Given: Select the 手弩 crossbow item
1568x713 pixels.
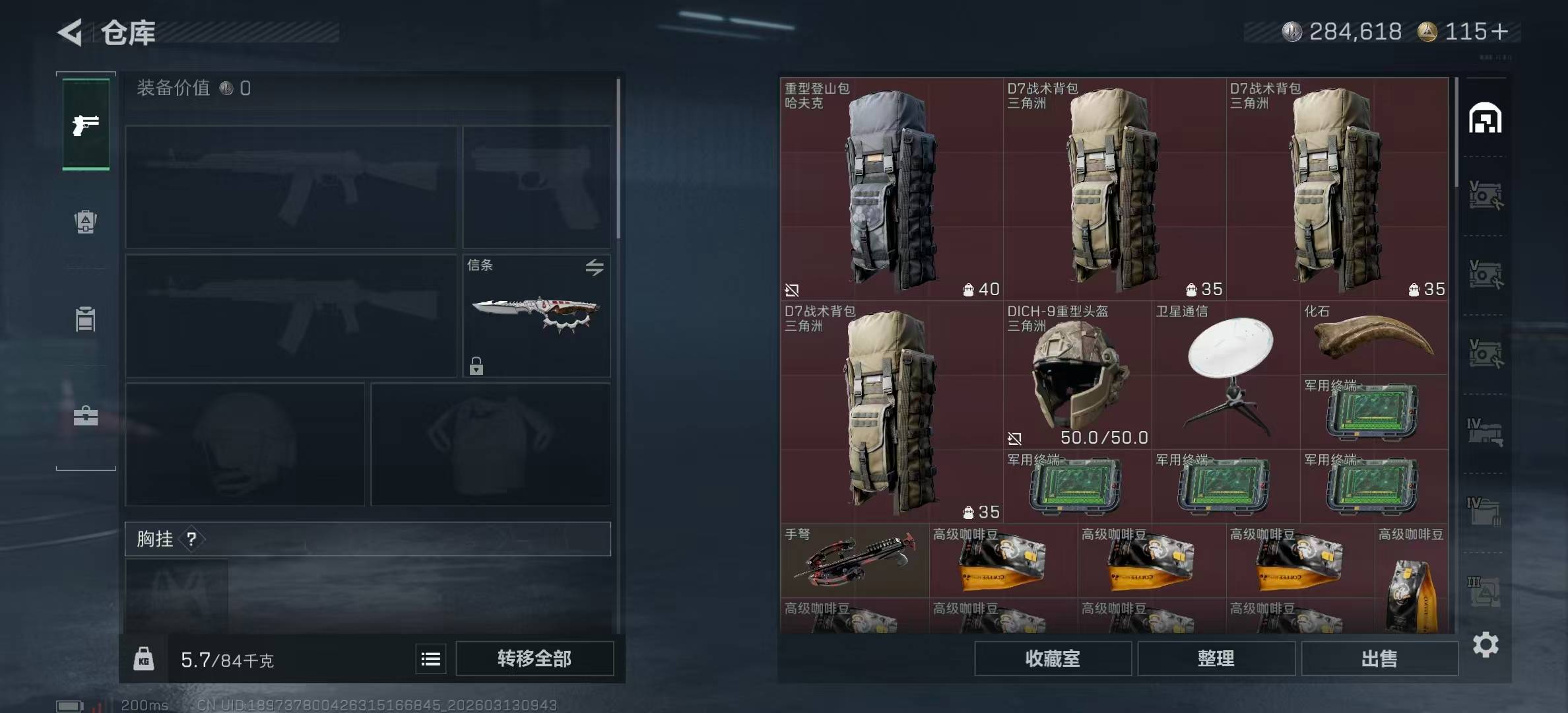Looking at the screenshot, I should [855, 560].
